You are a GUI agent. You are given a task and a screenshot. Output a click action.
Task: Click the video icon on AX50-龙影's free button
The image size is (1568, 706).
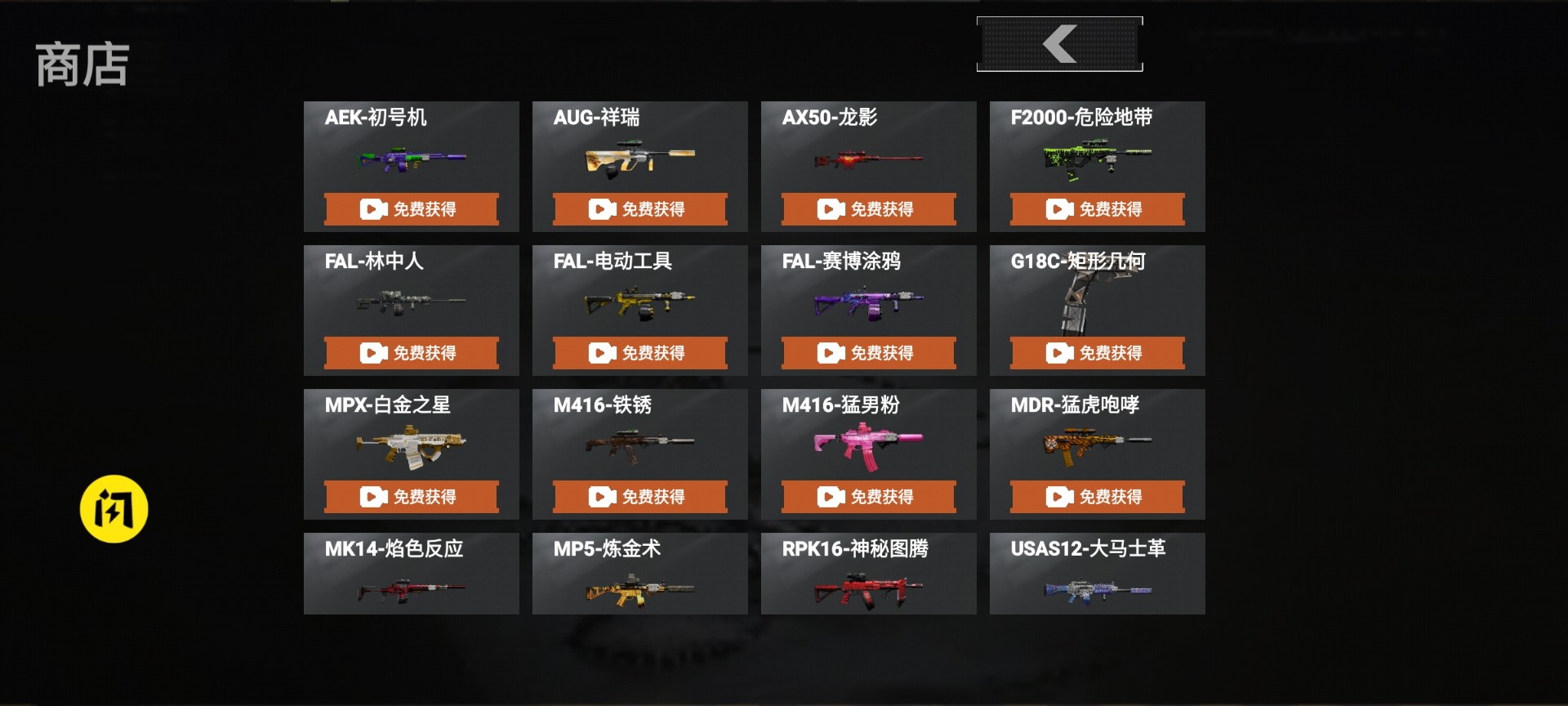(x=830, y=208)
